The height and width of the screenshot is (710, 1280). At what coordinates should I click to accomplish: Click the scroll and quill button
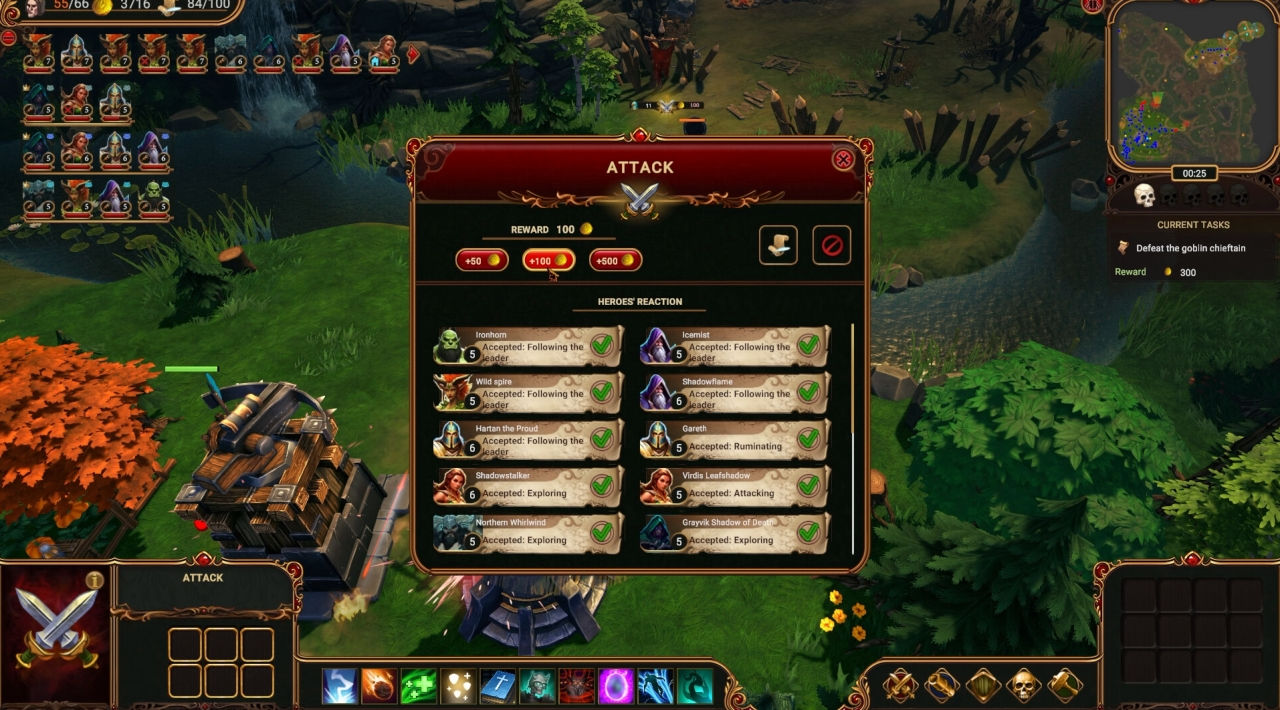coord(778,245)
